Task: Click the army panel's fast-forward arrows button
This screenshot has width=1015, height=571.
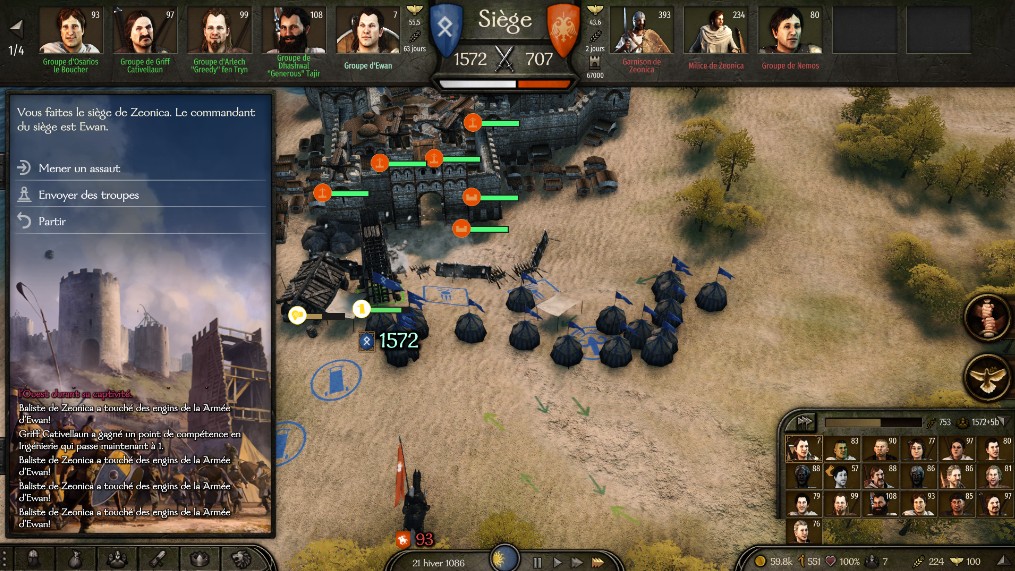Action: (x=804, y=422)
